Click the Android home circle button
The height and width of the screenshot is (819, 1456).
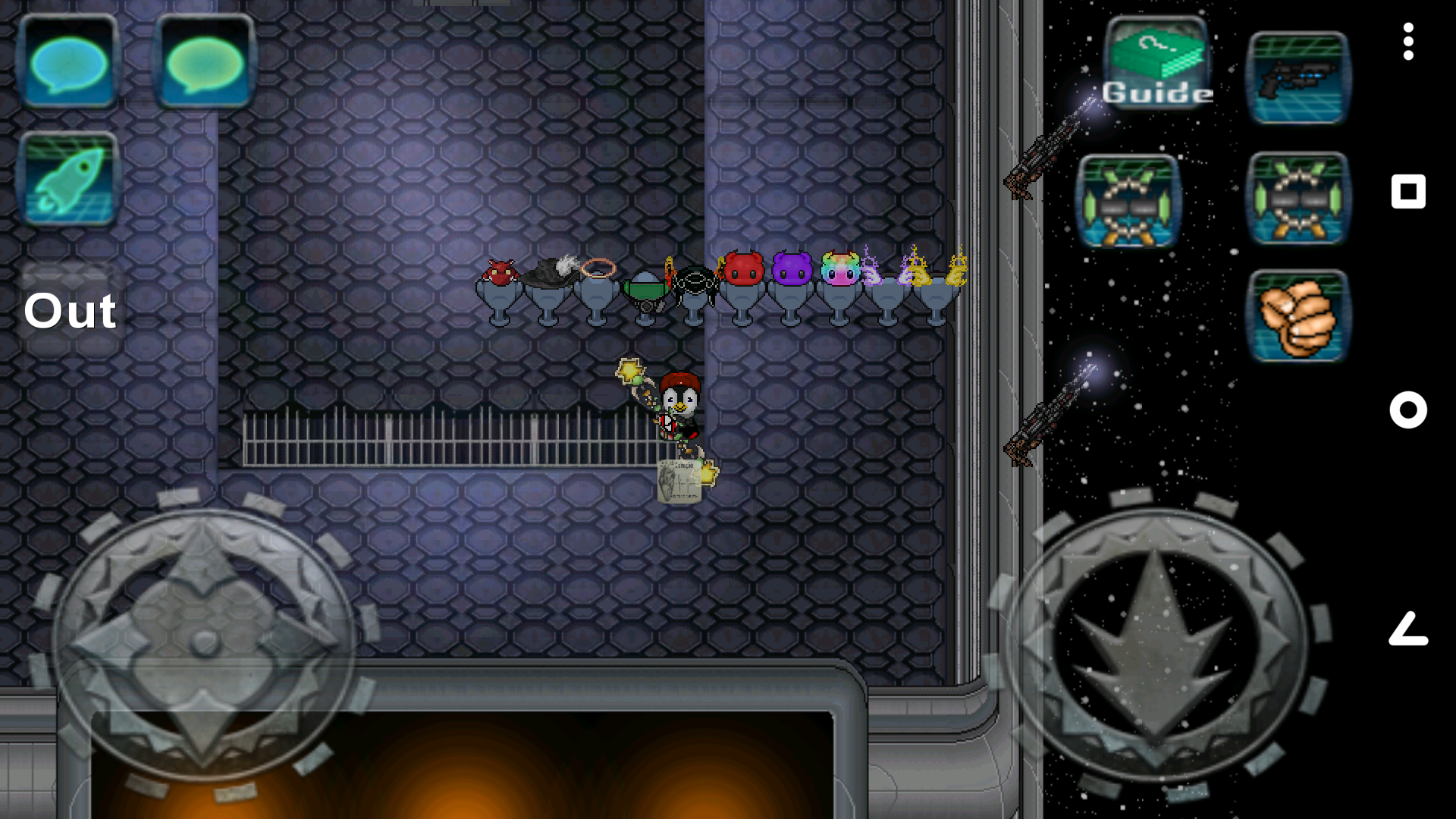tap(1408, 410)
